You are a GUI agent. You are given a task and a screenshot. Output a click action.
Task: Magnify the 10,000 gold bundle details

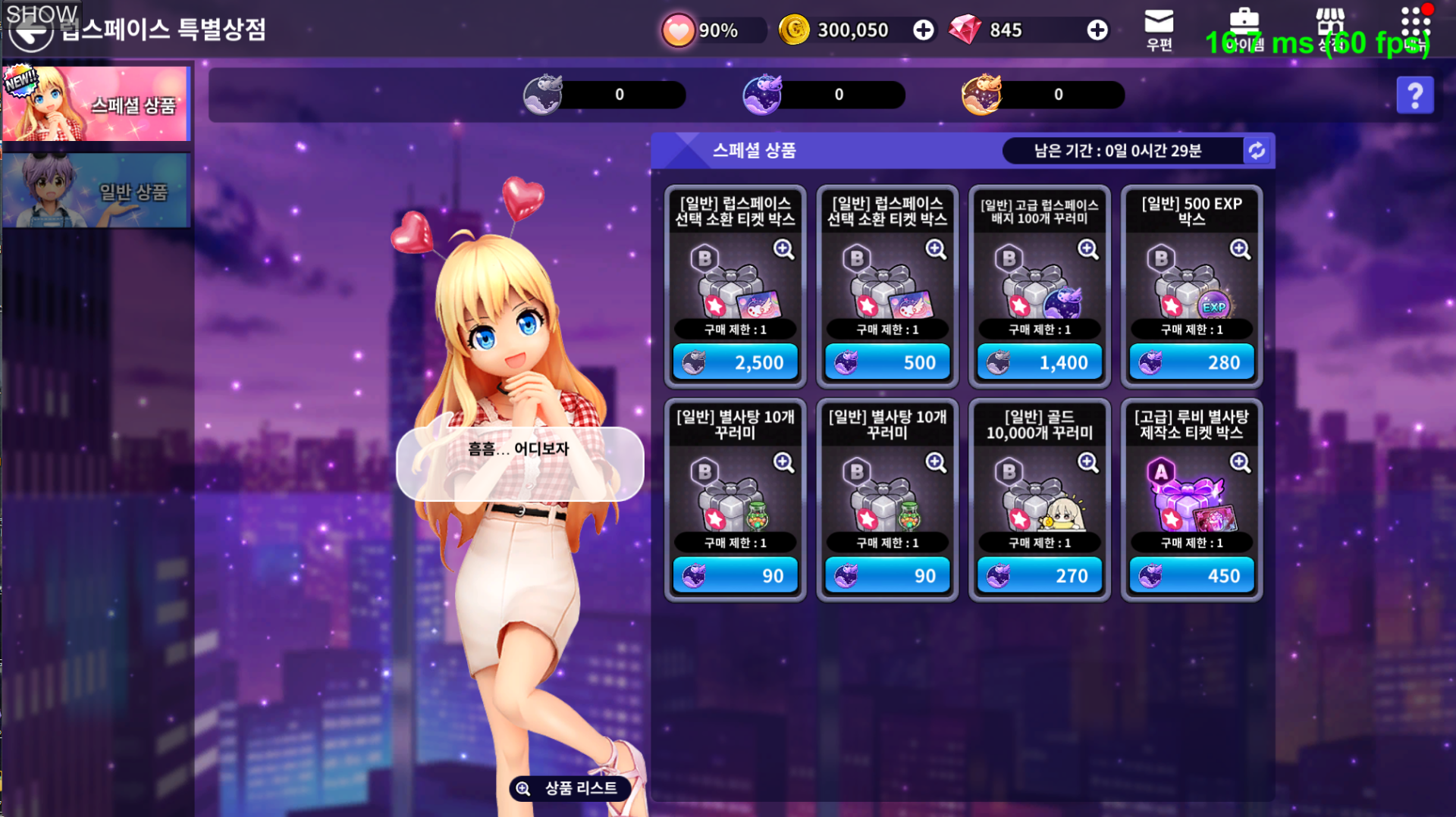point(1087,462)
